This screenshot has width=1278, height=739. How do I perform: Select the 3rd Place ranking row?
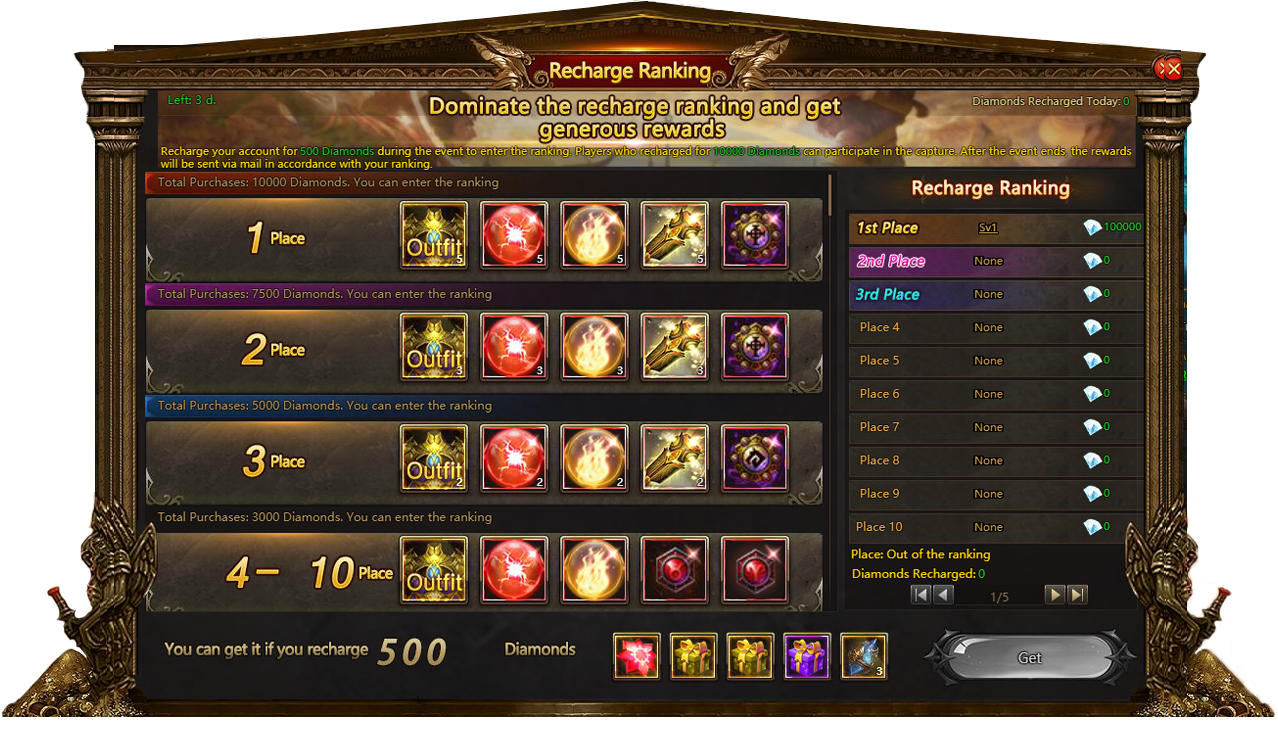tap(995, 294)
